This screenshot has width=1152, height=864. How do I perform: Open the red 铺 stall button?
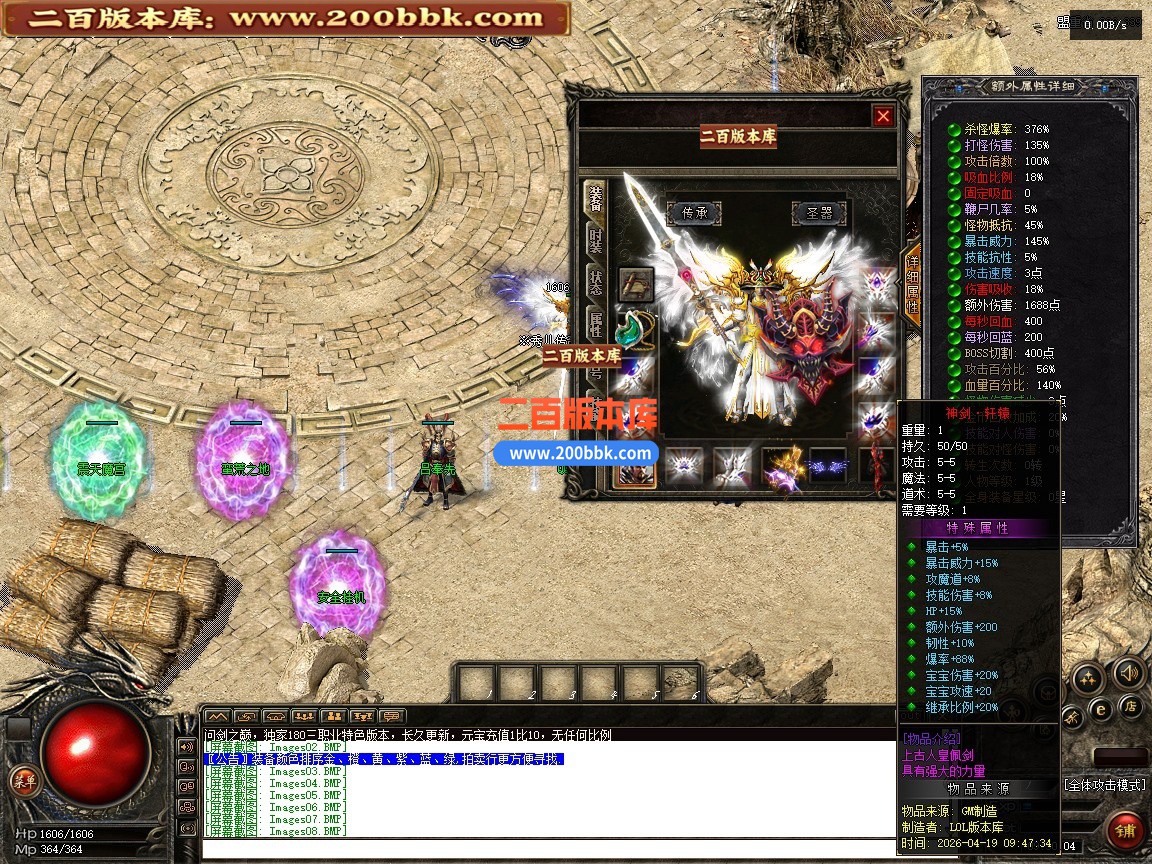point(1126,830)
